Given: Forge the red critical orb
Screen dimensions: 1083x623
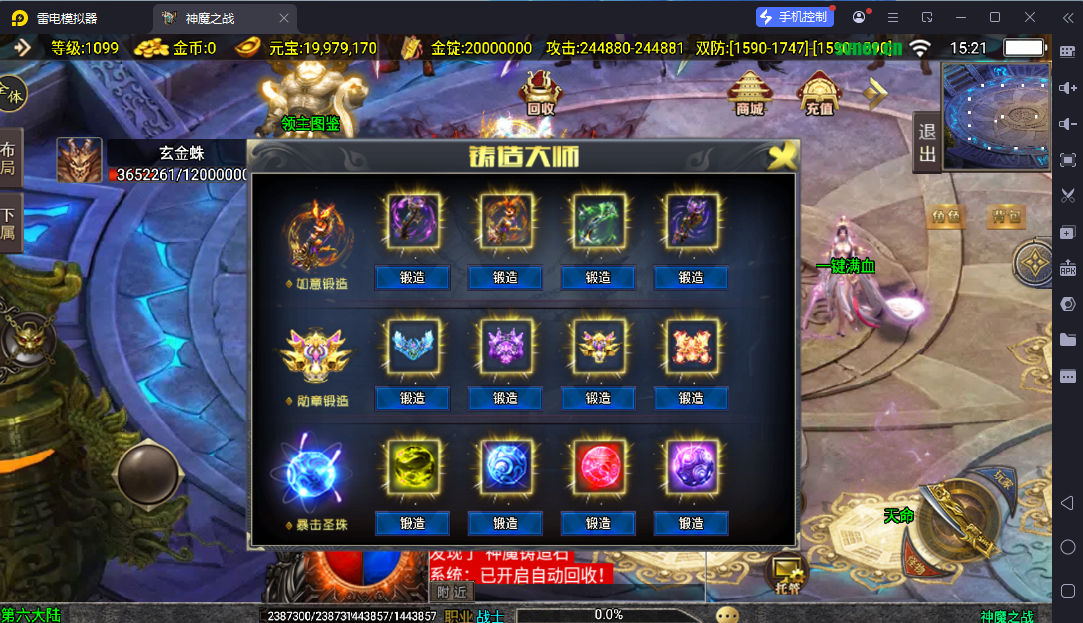Looking at the screenshot, I should pos(598,523).
